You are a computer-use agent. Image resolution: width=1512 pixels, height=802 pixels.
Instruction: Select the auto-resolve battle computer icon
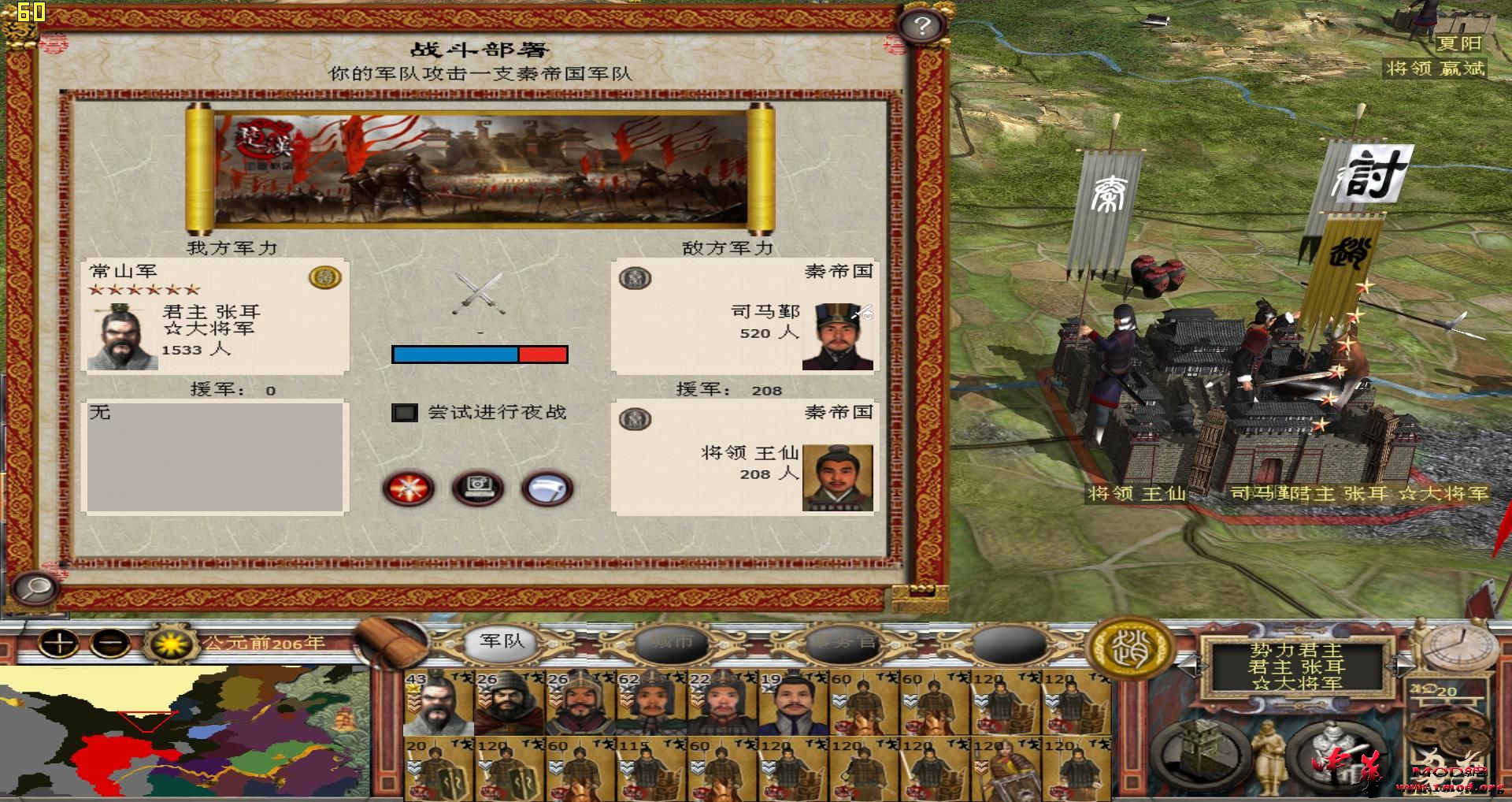click(x=476, y=488)
